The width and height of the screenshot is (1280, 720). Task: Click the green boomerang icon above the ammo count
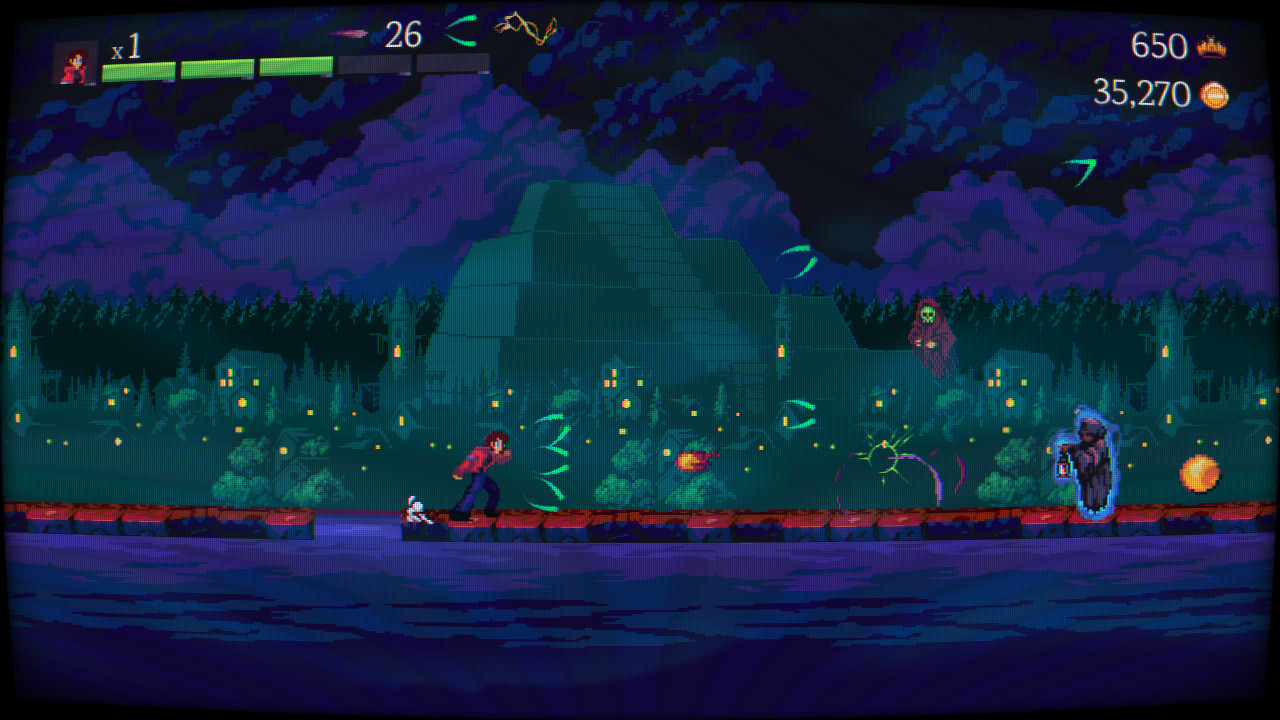point(460,30)
